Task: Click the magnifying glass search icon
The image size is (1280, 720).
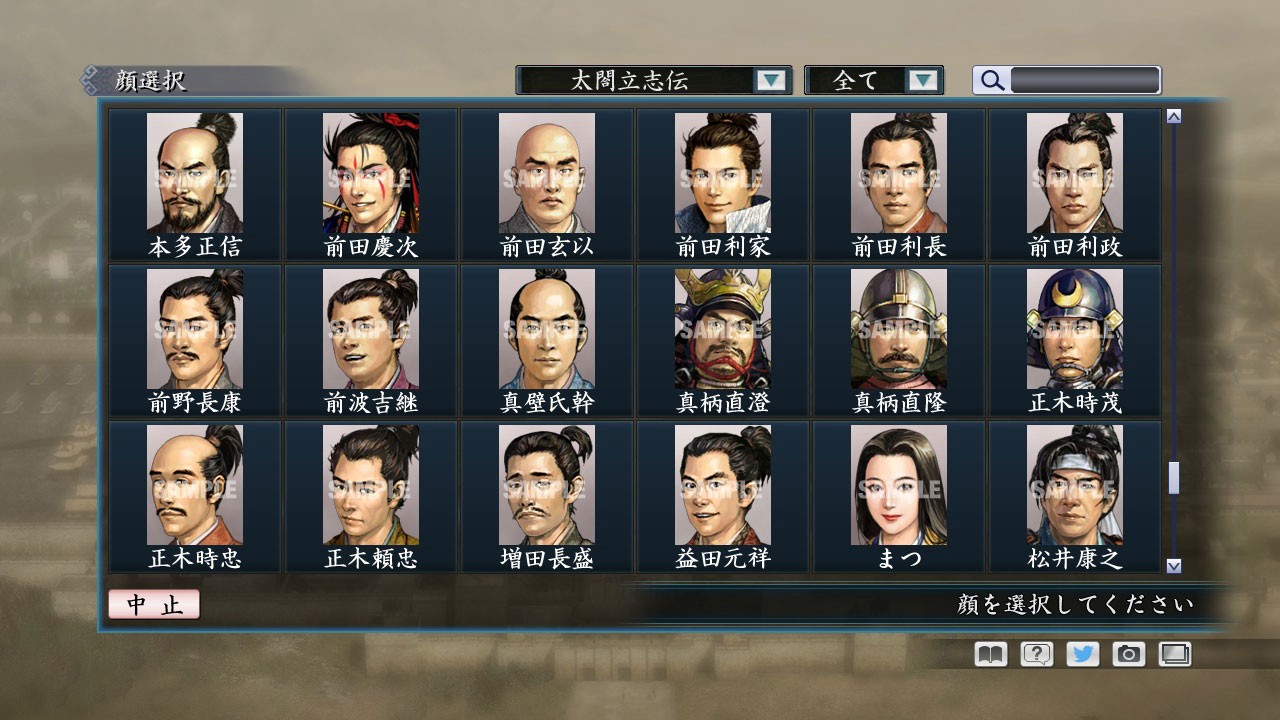Action: point(989,80)
